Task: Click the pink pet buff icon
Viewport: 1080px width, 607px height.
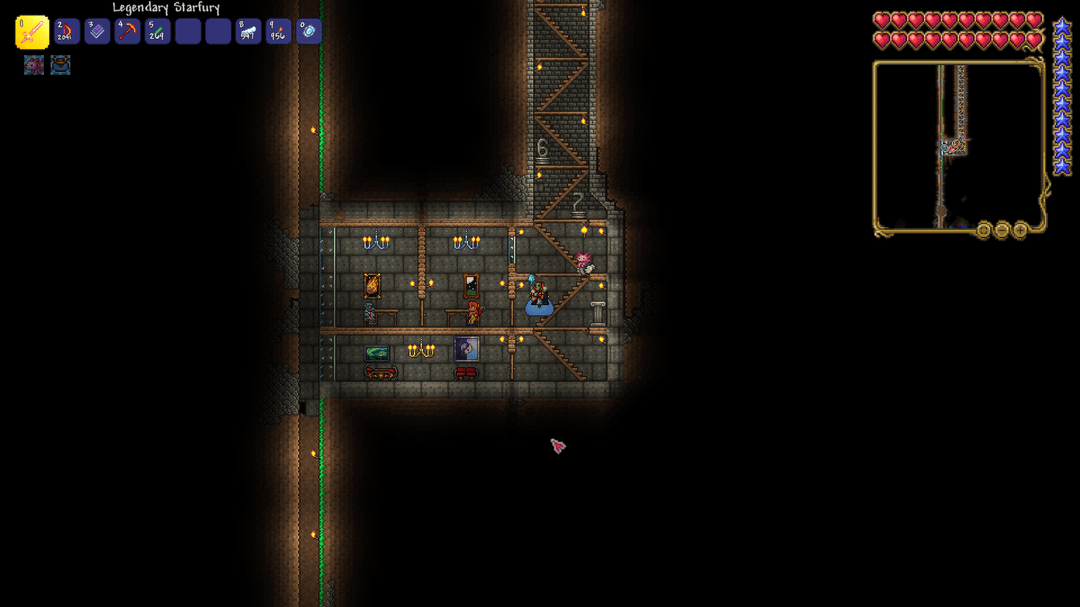Action: pos(34,65)
